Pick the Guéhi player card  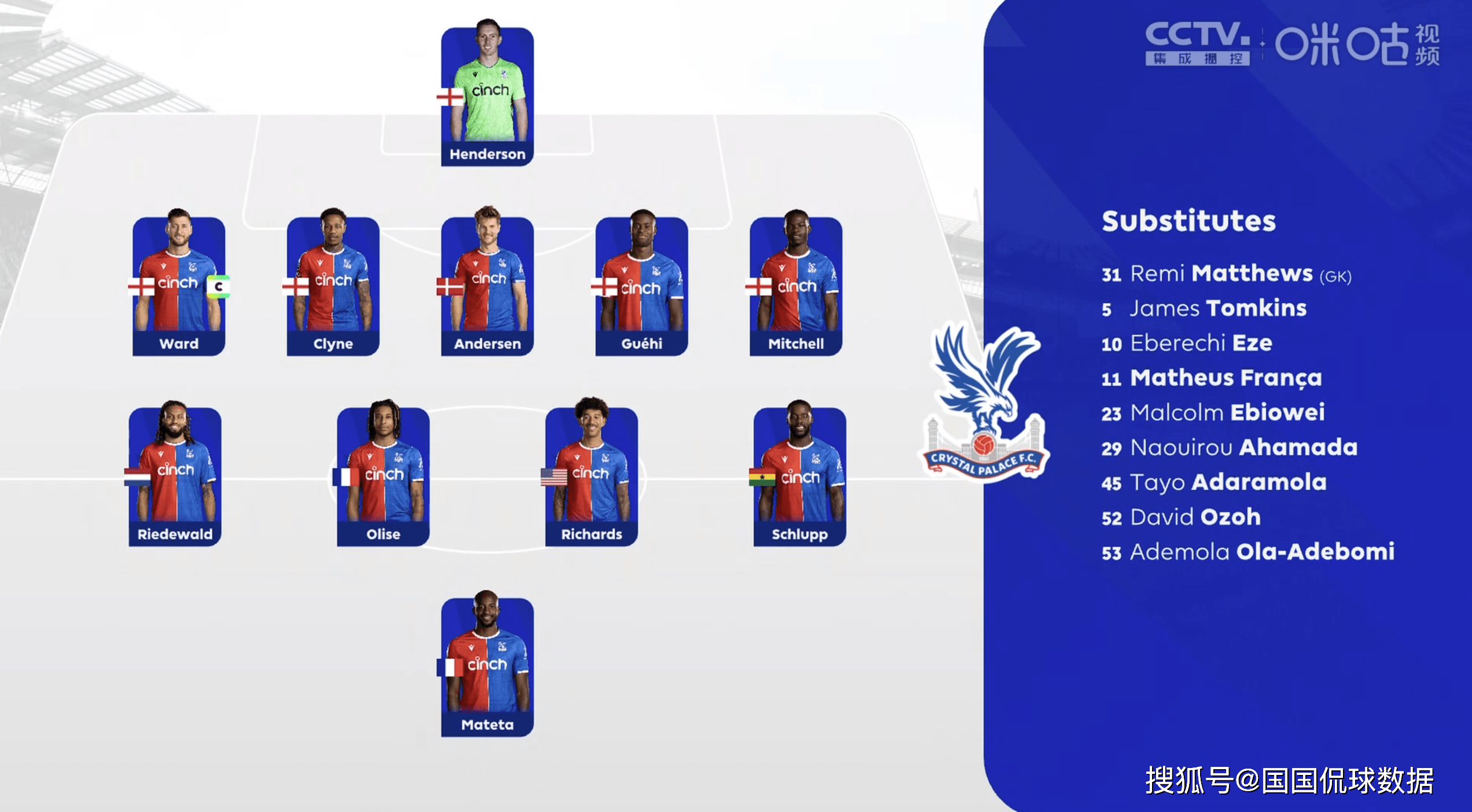click(x=642, y=285)
